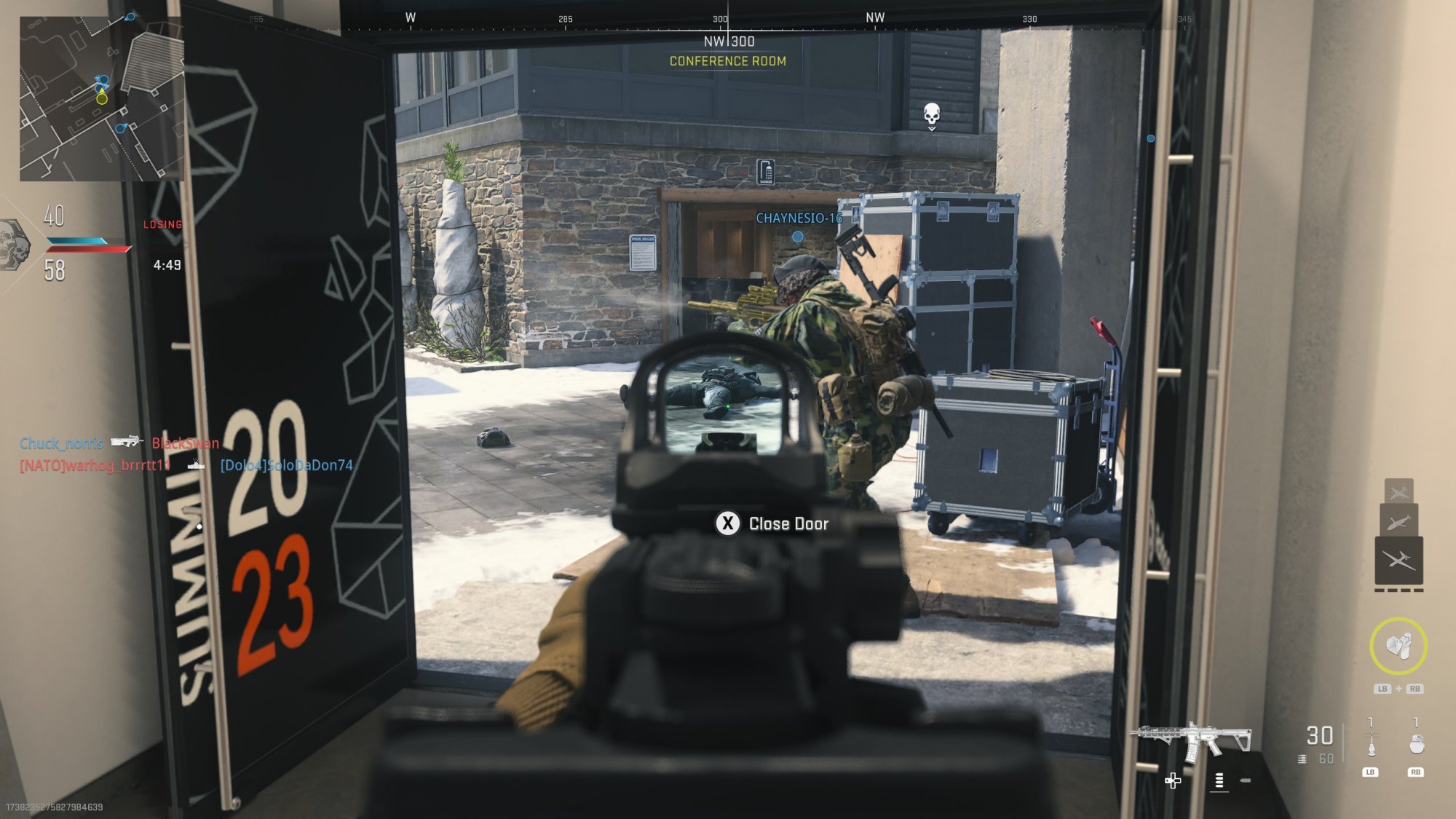Click the skull team emblem by the score
Screen dimensions: 1456x819
15,245
